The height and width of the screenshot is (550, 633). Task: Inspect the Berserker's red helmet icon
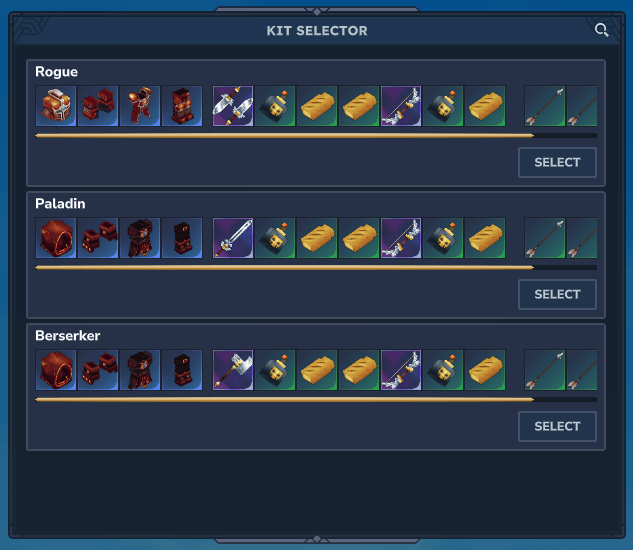pyautogui.click(x=56, y=370)
